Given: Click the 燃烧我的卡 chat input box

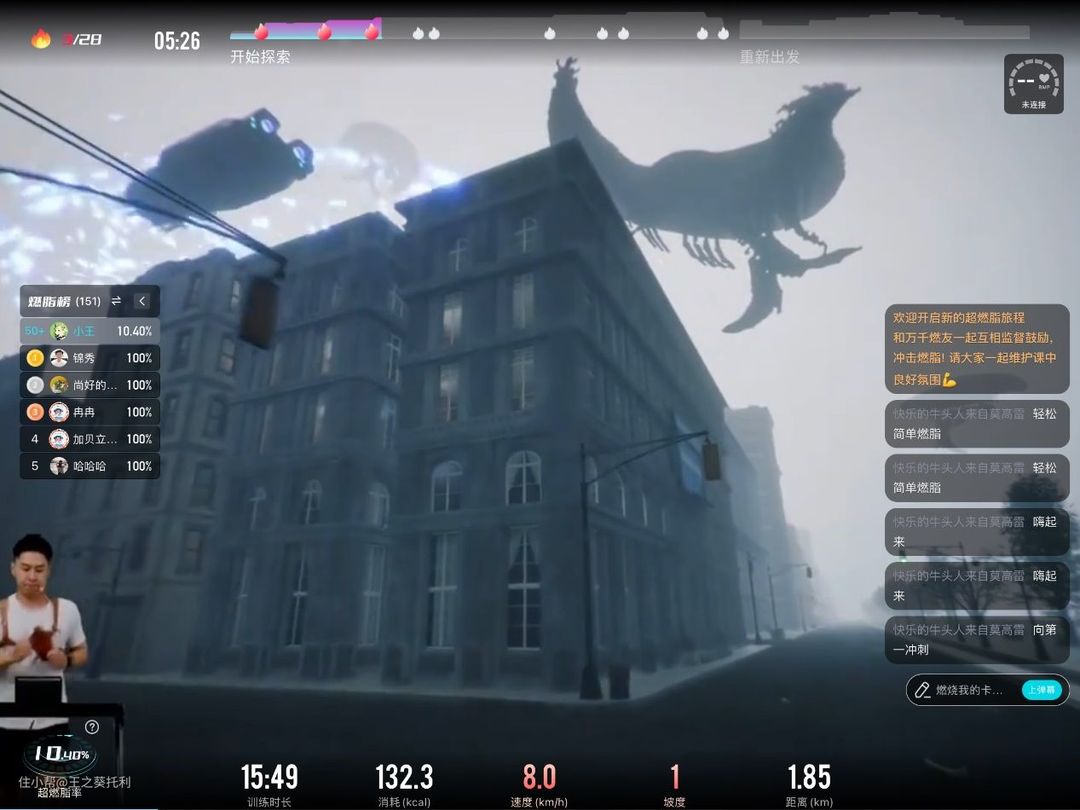Looking at the screenshot, I should (970, 690).
